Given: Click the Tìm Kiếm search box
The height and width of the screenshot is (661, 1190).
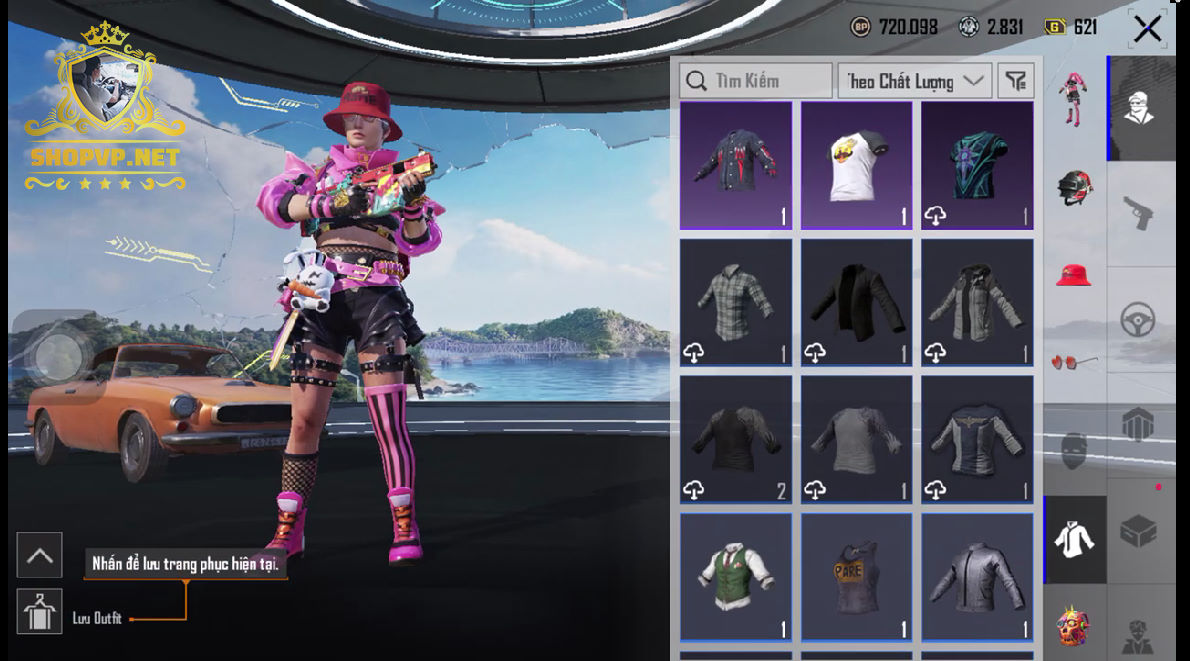Looking at the screenshot, I should tap(756, 81).
